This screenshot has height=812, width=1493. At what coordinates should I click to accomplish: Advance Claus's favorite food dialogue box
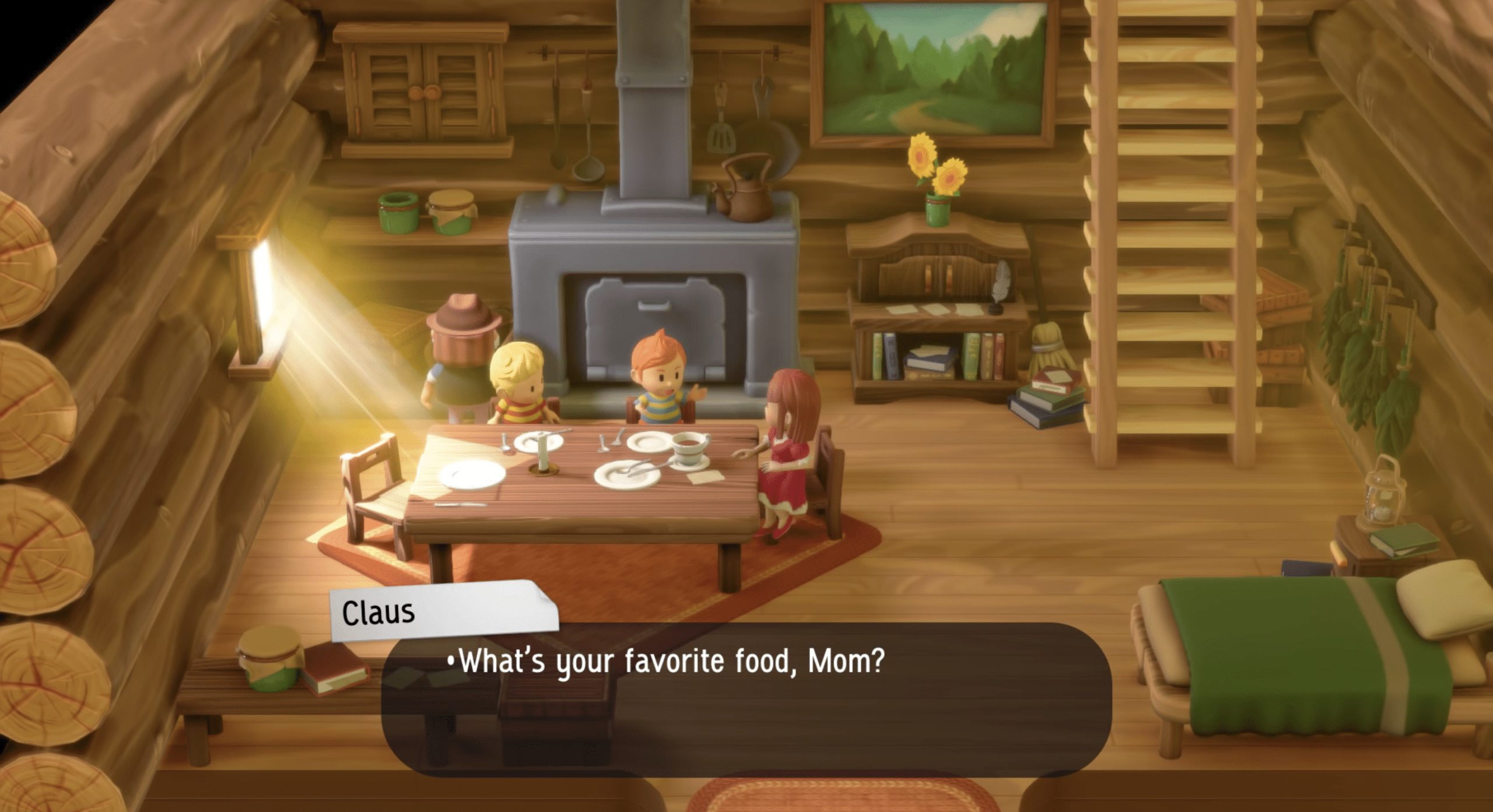pos(746,699)
